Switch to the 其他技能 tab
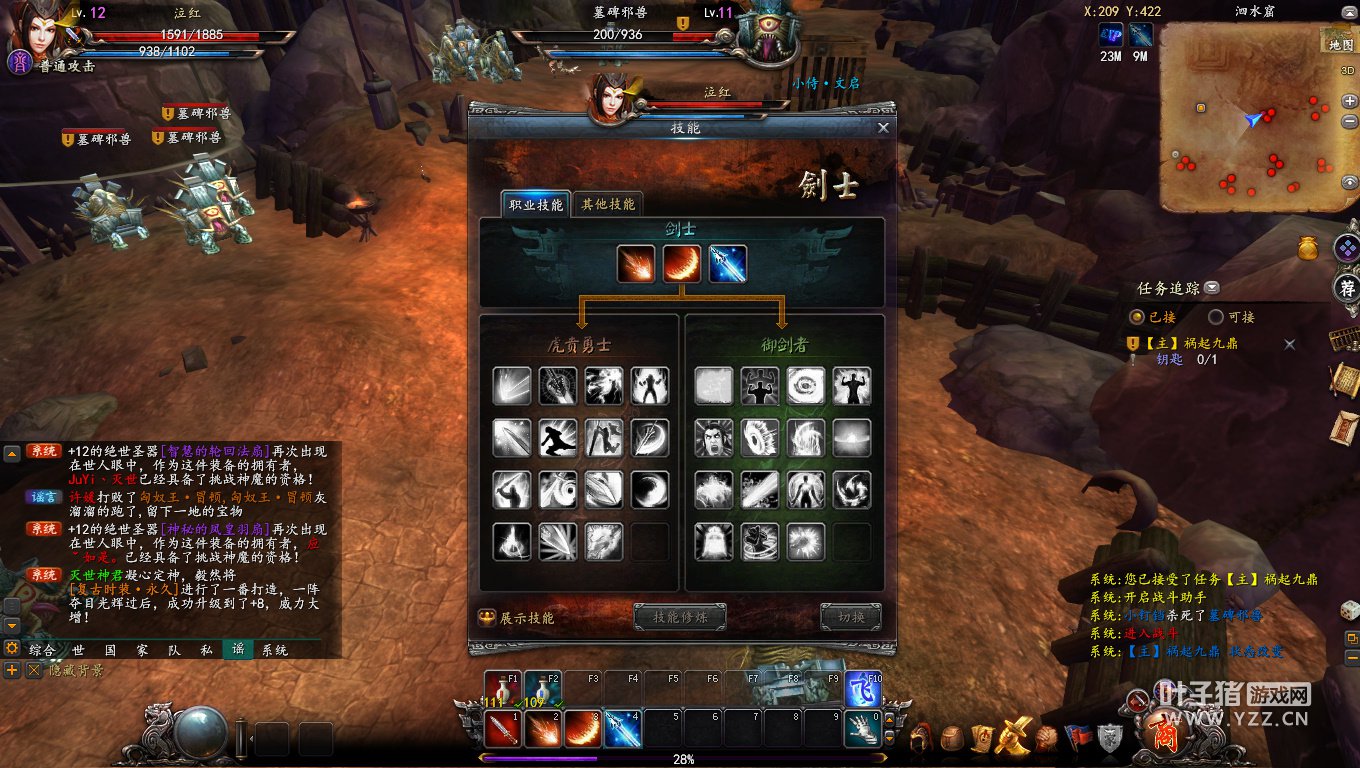The width and height of the screenshot is (1360, 768). [608, 204]
